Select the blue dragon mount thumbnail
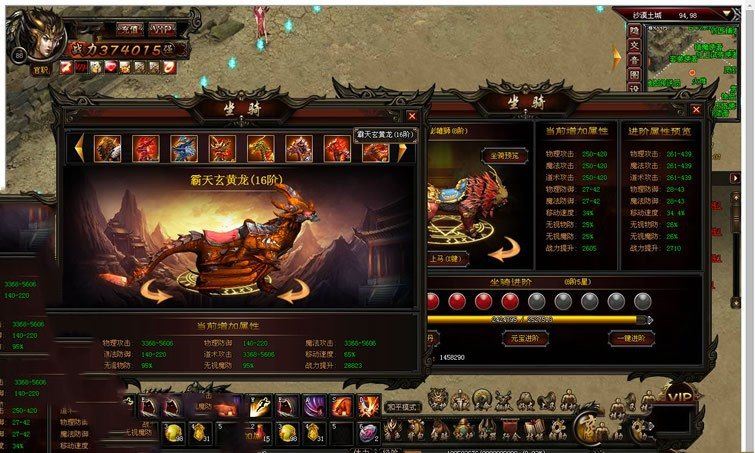The image size is (755, 453). (183, 148)
